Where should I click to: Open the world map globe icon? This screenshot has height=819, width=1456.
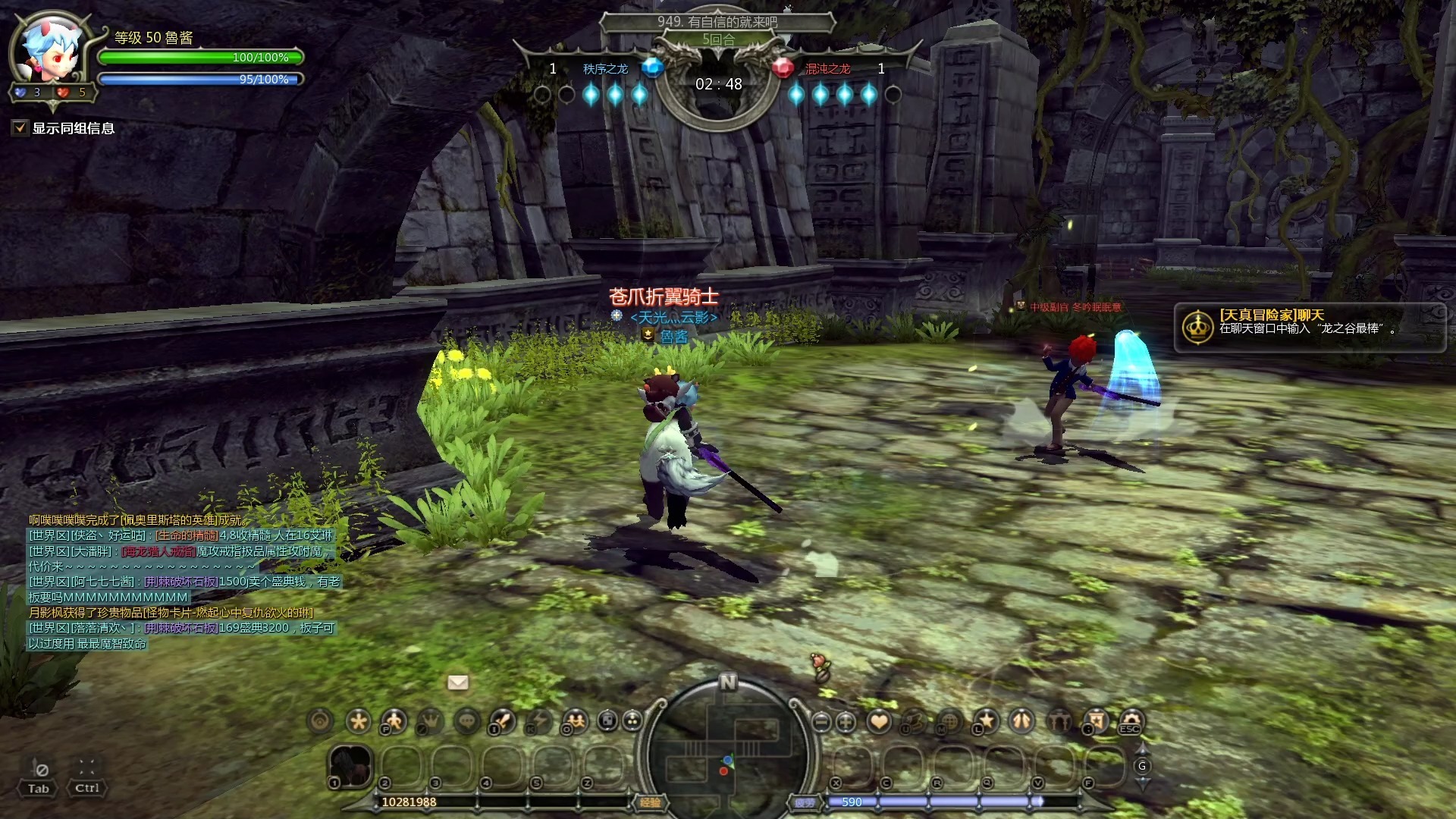949,721
